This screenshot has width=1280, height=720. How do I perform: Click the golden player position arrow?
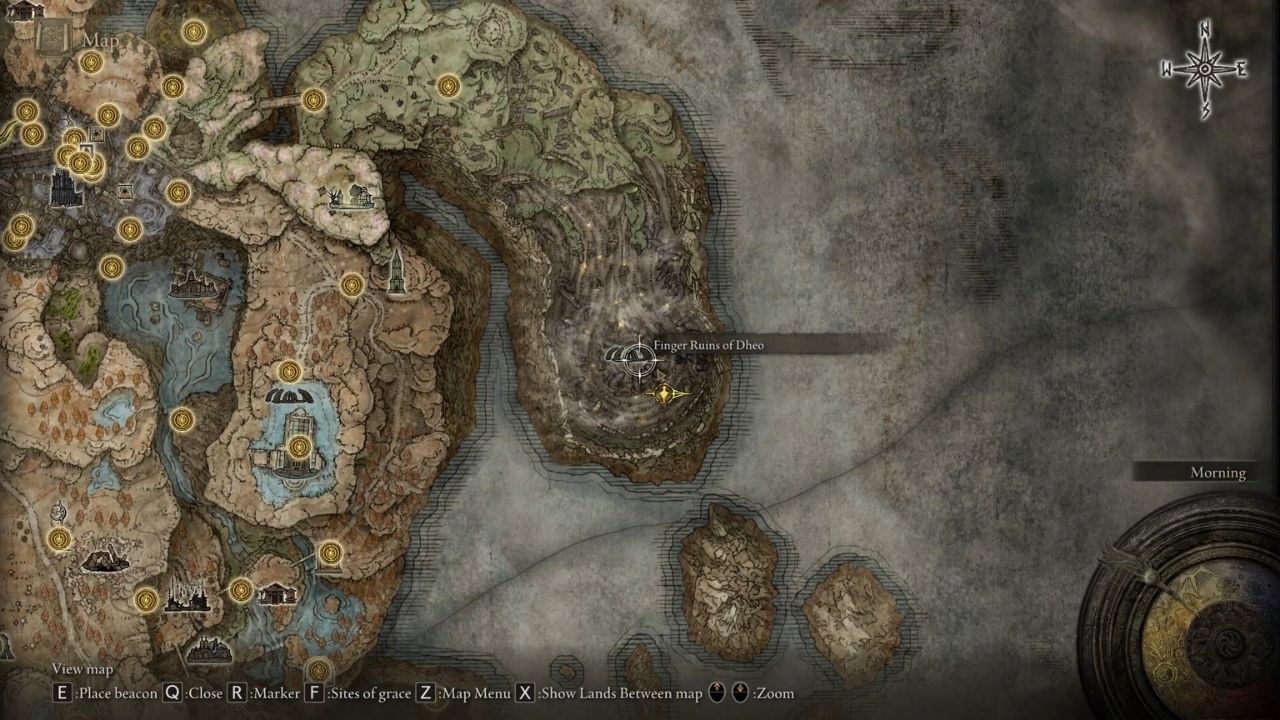pos(667,394)
